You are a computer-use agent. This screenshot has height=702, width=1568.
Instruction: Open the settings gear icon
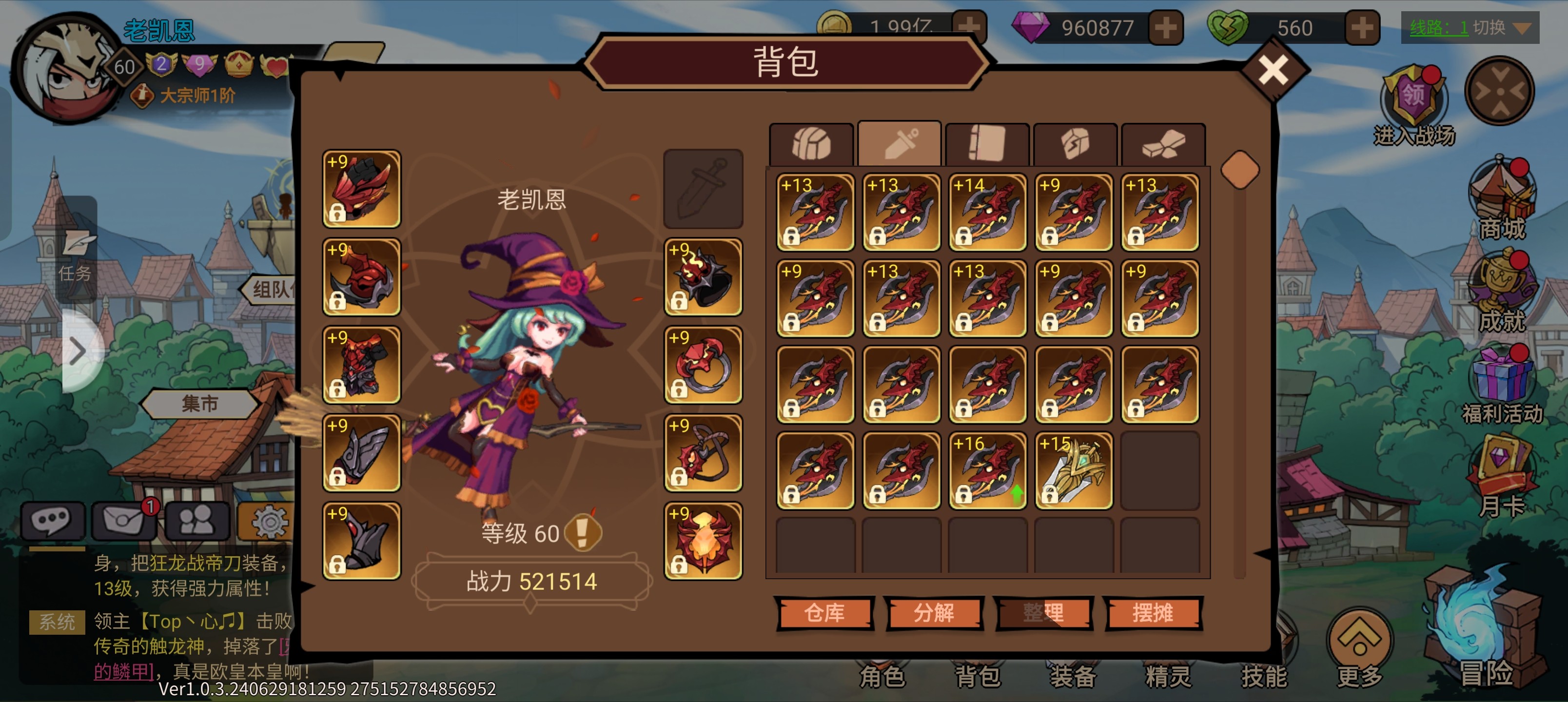click(x=268, y=522)
